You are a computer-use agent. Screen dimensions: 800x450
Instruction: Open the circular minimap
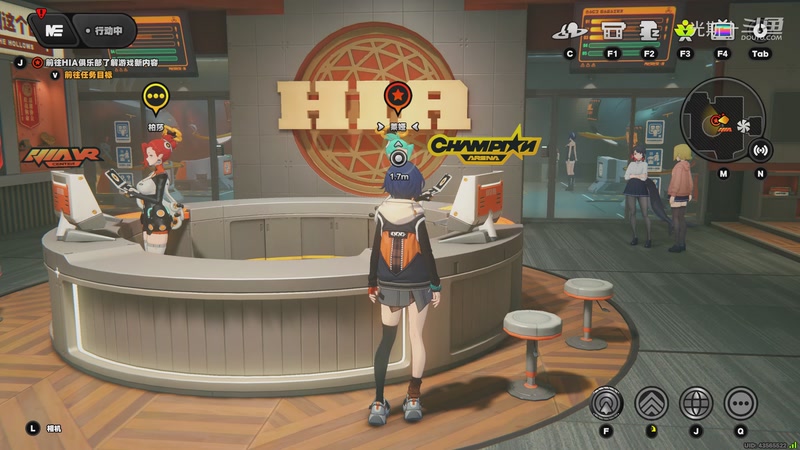coord(722,124)
